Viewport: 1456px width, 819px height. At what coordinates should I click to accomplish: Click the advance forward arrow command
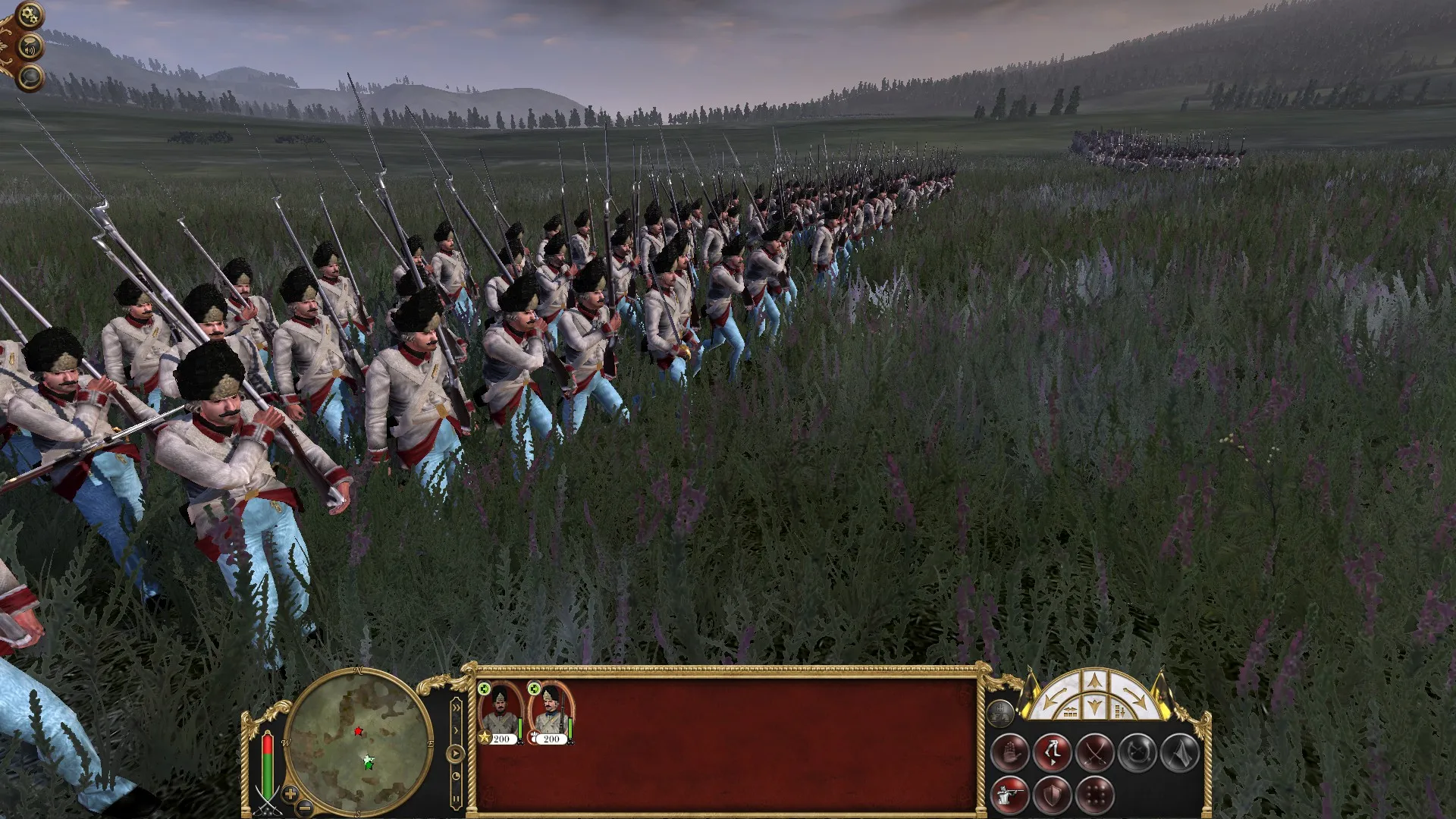tap(1094, 679)
